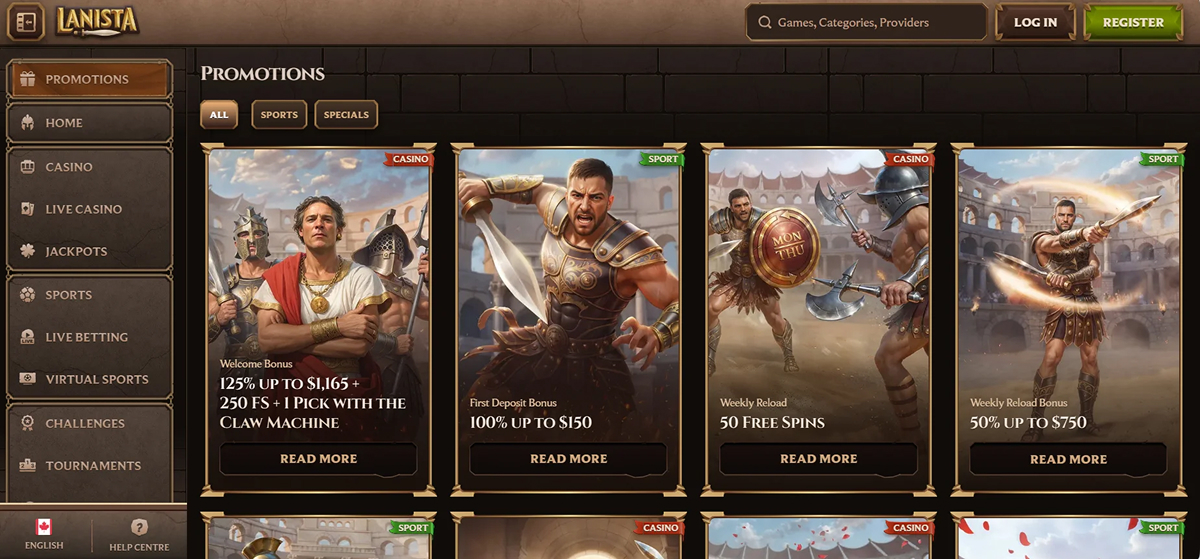
Task: Read more on First Deposit Bonus
Action: click(x=568, y=459)
